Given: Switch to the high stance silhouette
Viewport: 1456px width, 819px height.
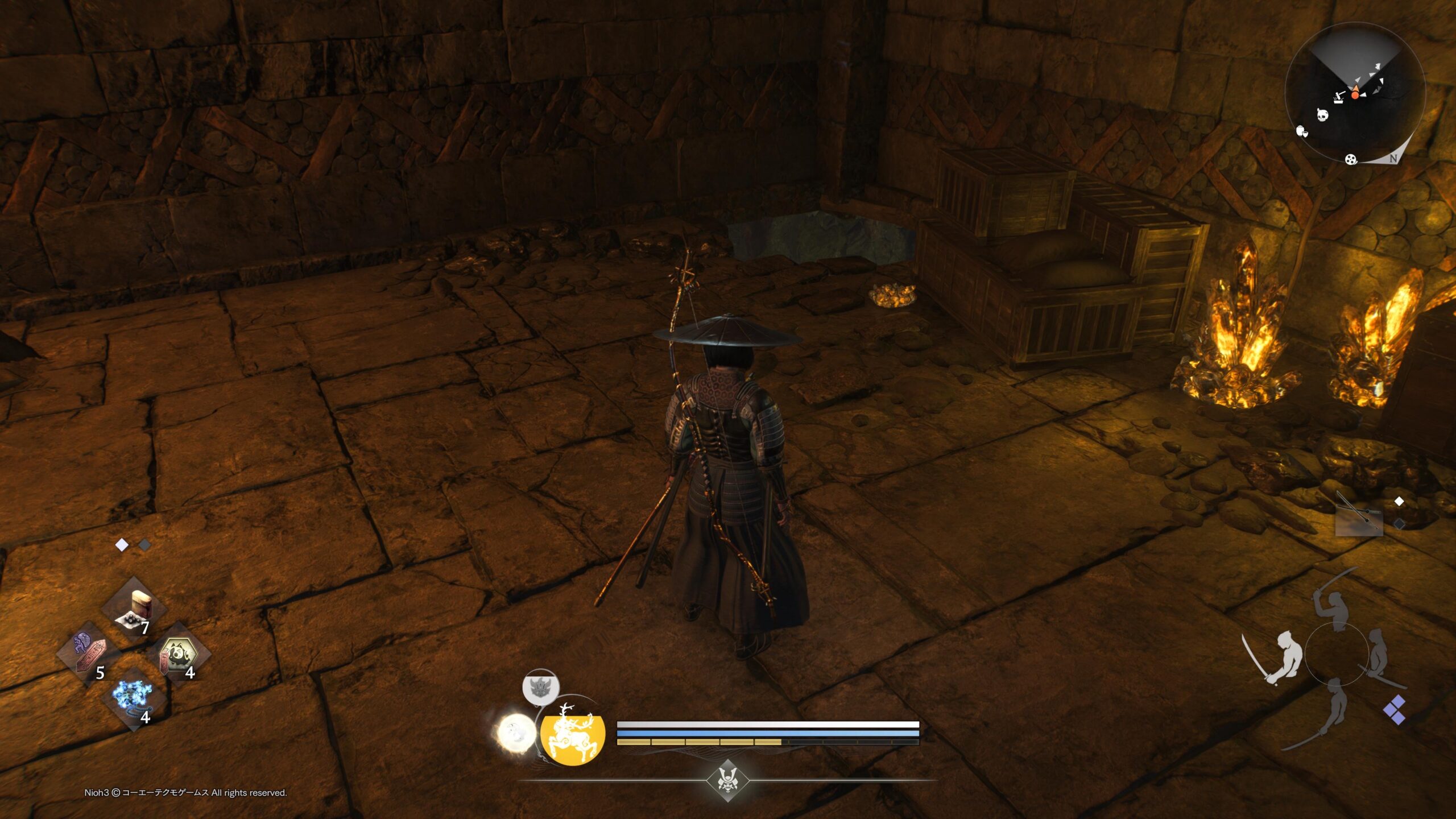Looking at the screenshot, I should 1337,607.
